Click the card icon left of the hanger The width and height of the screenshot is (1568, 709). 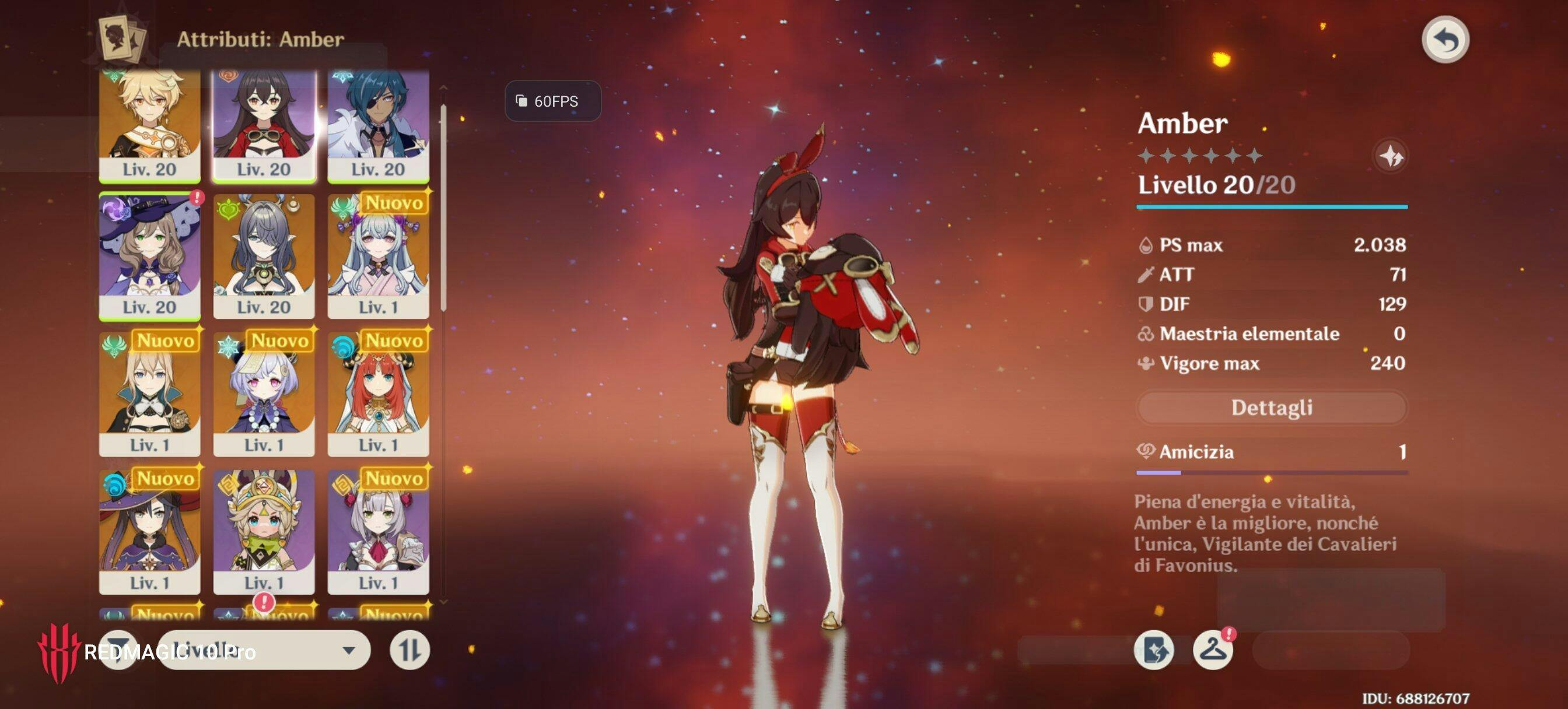pyautogui.click(x=1154, y=650)
